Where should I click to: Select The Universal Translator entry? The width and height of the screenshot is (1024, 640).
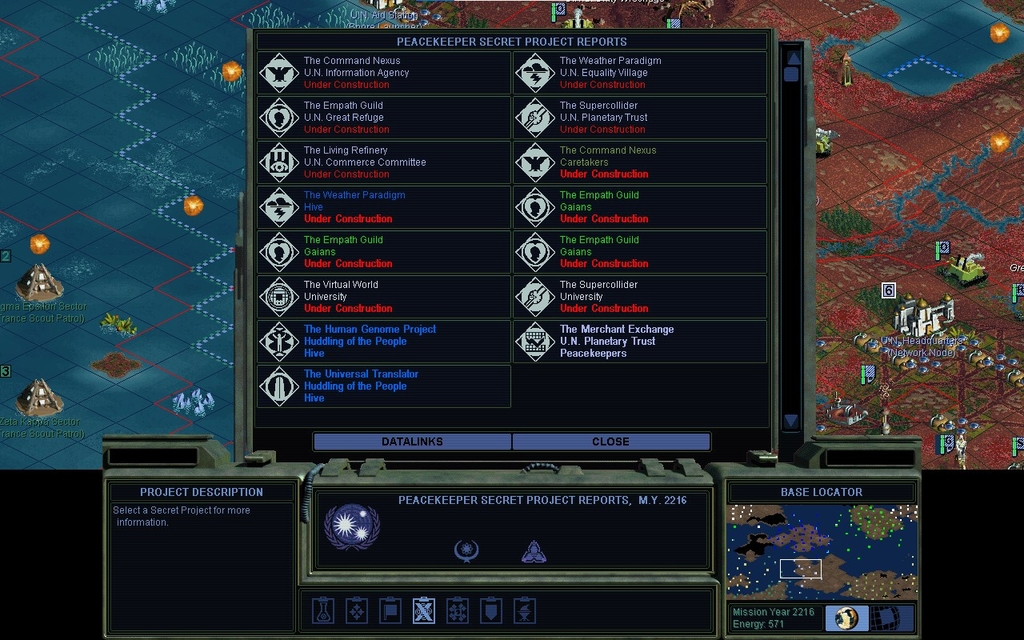pyautogui.click(x=384, y=386)
